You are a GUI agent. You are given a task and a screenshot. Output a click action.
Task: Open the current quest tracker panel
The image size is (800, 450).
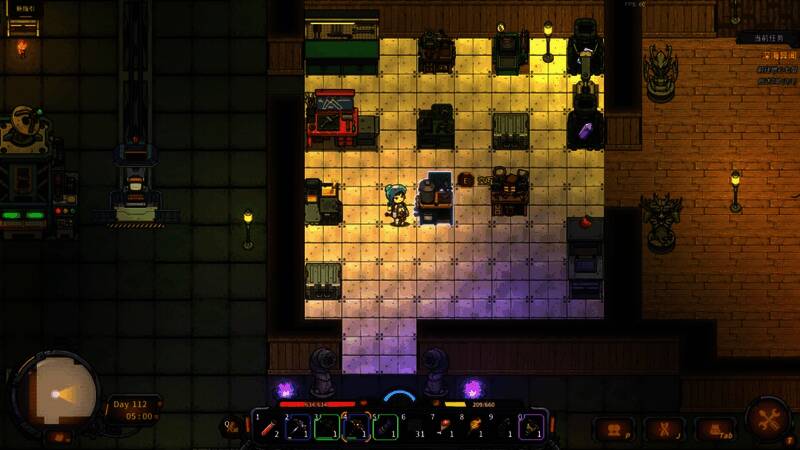[x=767, y=39]
